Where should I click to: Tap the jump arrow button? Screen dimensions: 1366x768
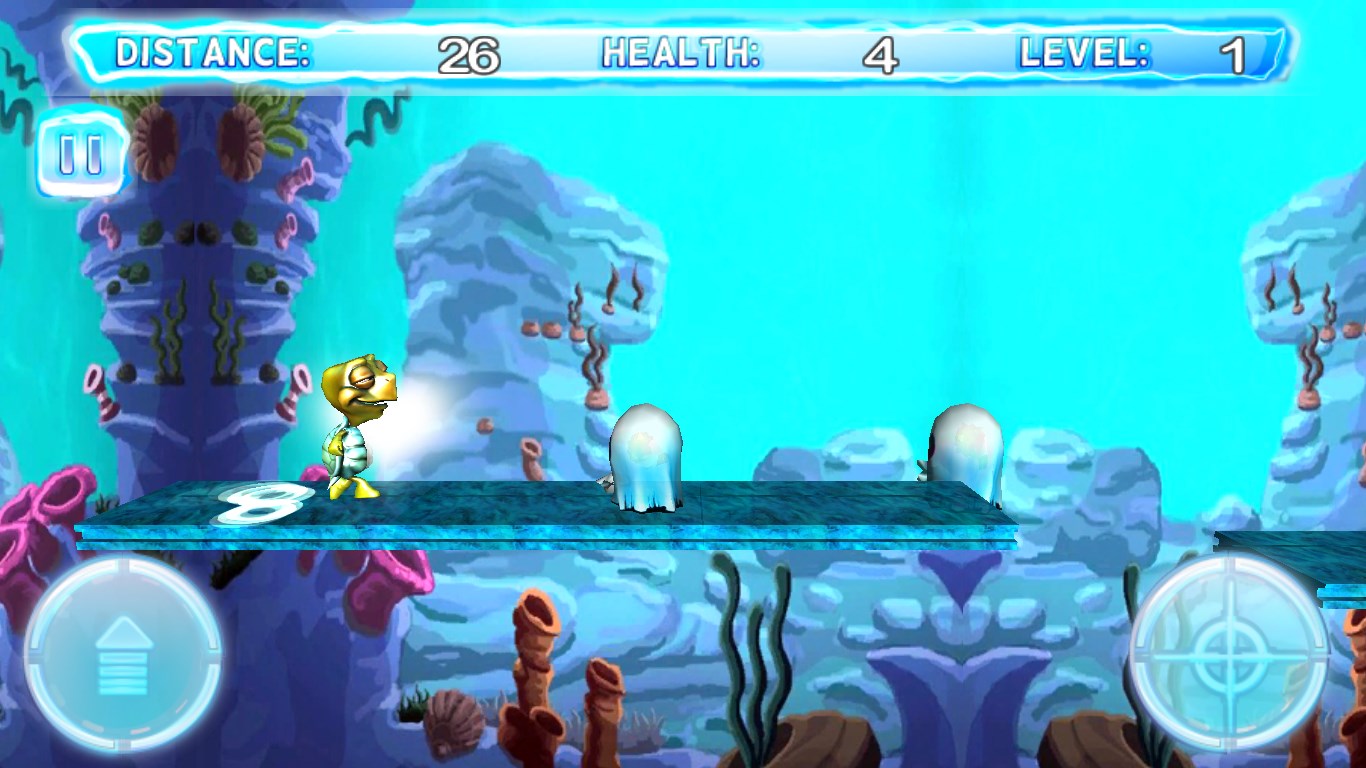point(122,654)
